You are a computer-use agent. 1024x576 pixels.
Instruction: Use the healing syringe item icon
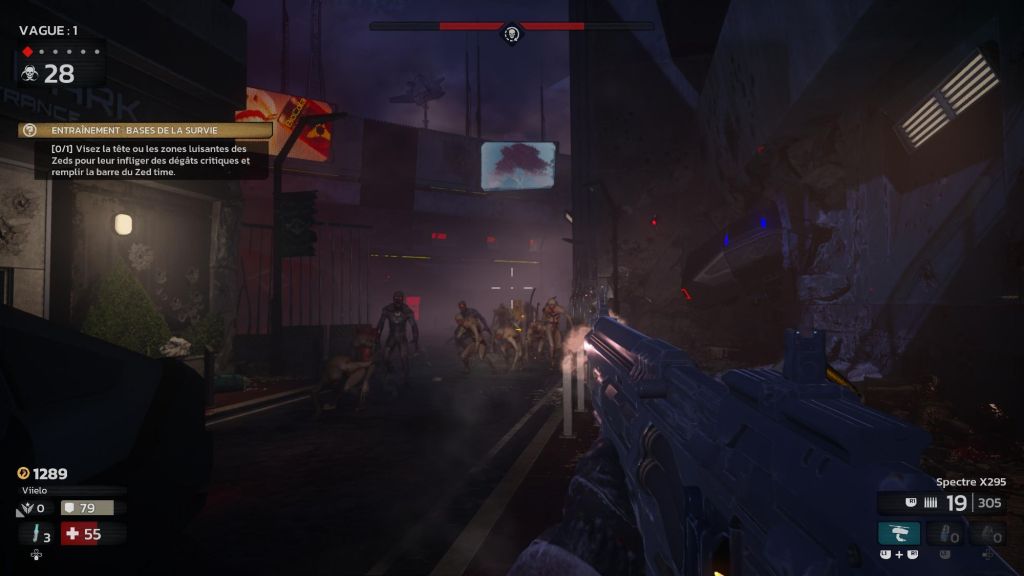tap(38, 534)
